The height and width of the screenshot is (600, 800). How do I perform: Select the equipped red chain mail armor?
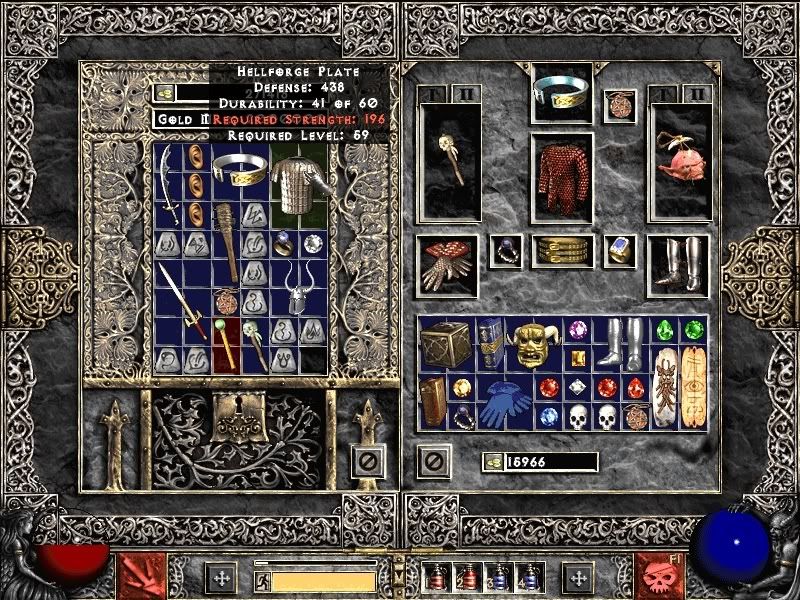tap(562, 174)
